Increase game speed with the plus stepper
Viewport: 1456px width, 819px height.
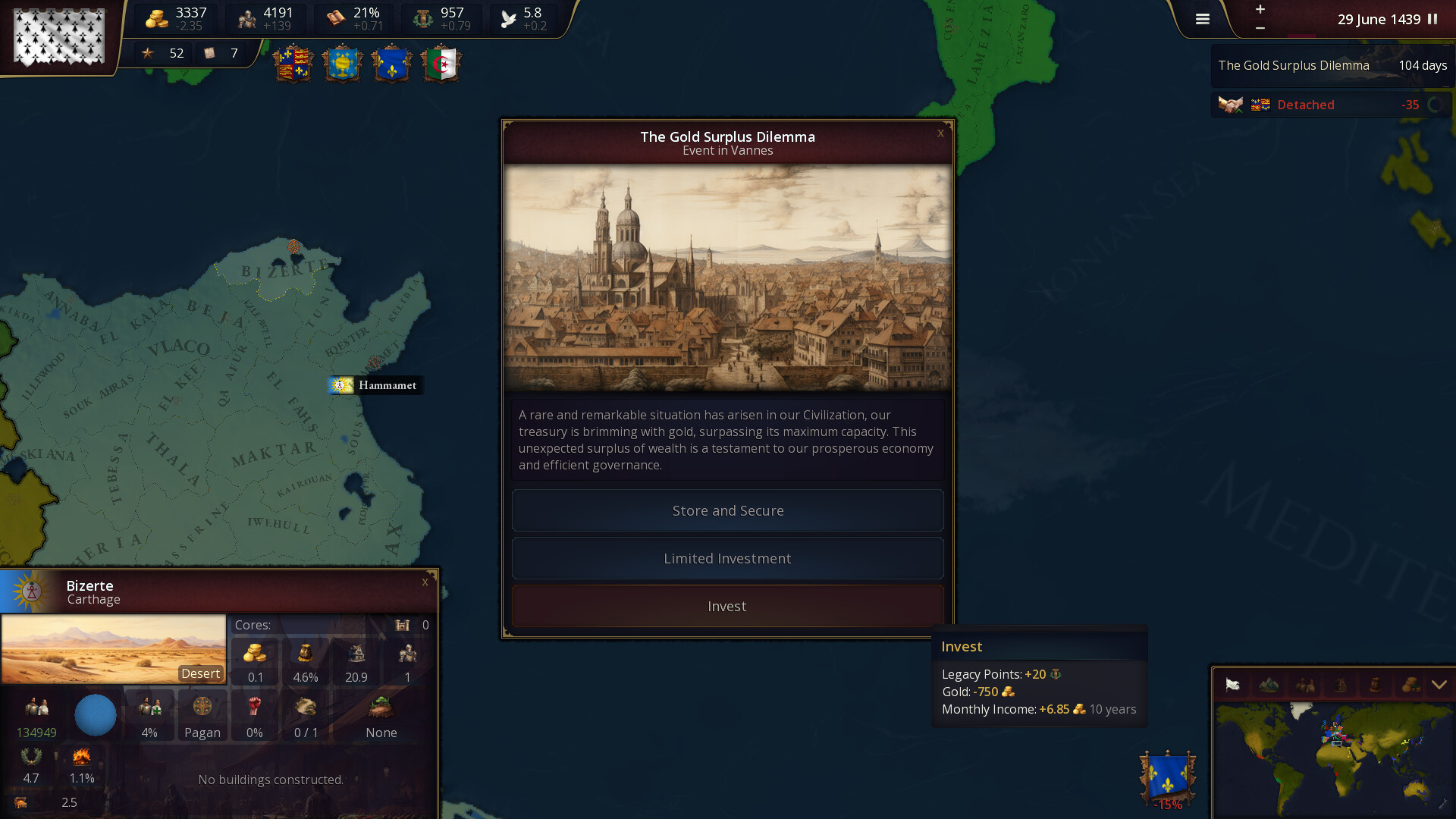tap(1260, 11)
